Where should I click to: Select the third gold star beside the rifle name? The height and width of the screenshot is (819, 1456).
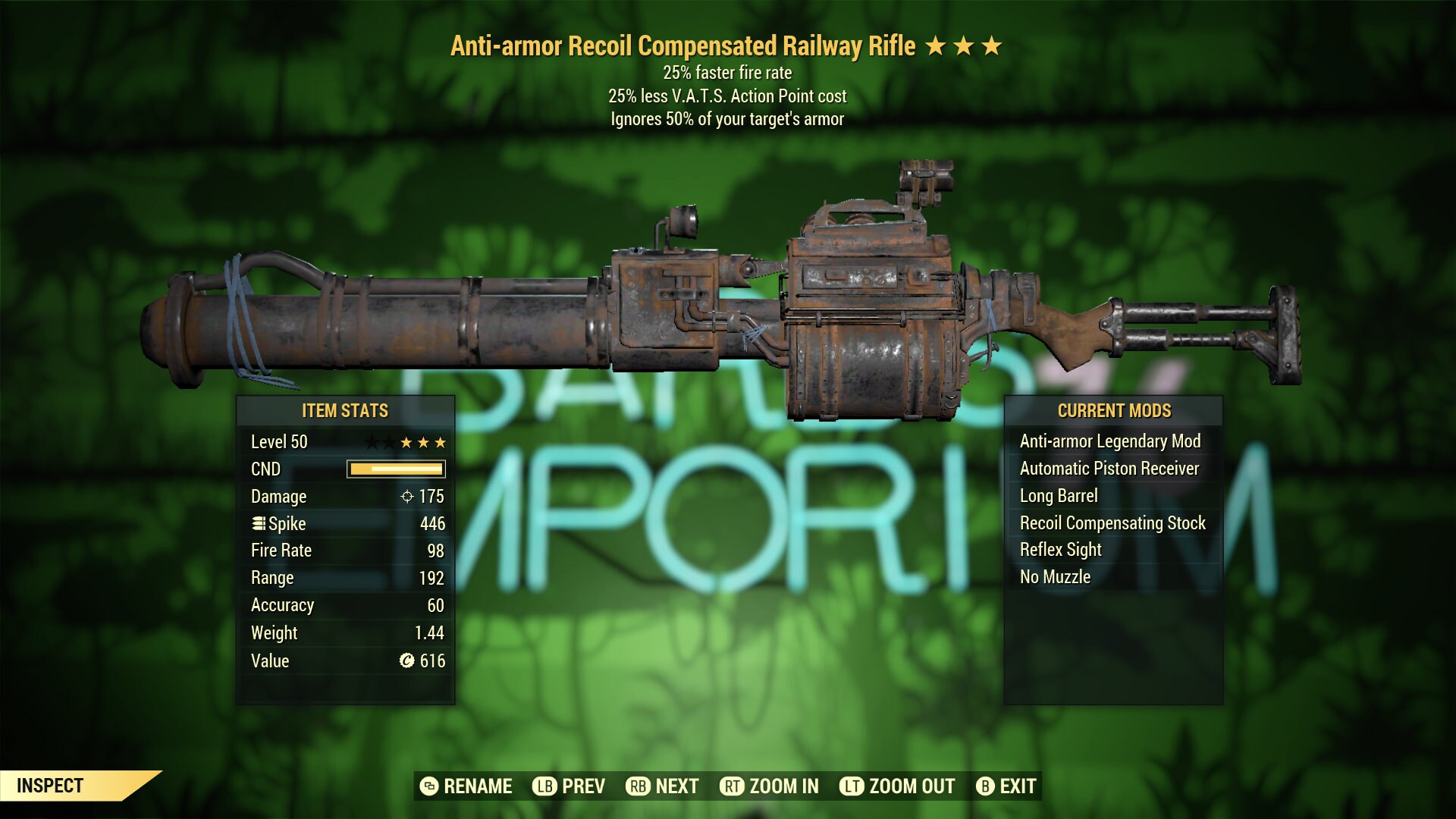click(992, 47)
